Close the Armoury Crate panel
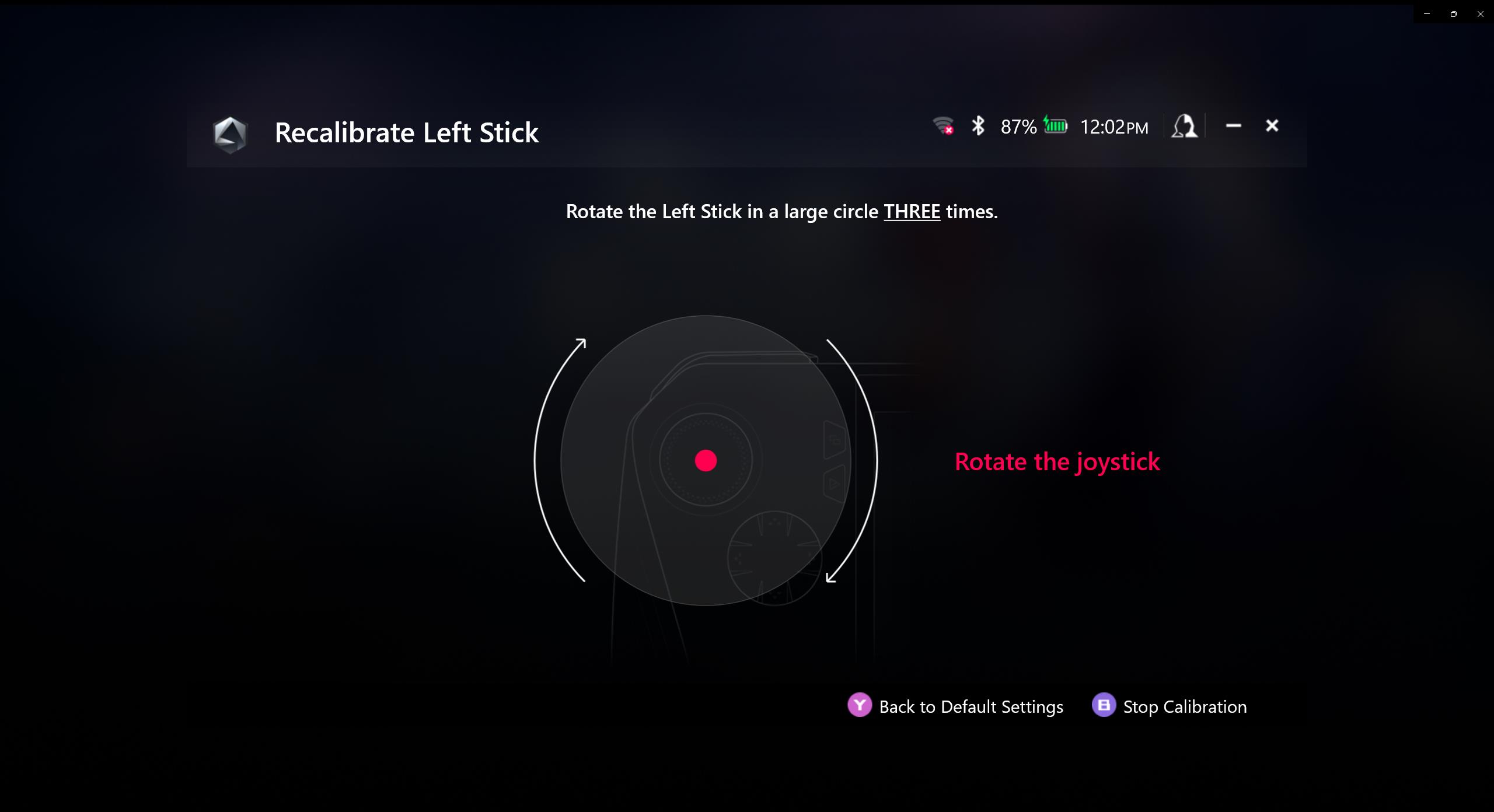The image size is (1494, 812). click(x=1272, y=126)
